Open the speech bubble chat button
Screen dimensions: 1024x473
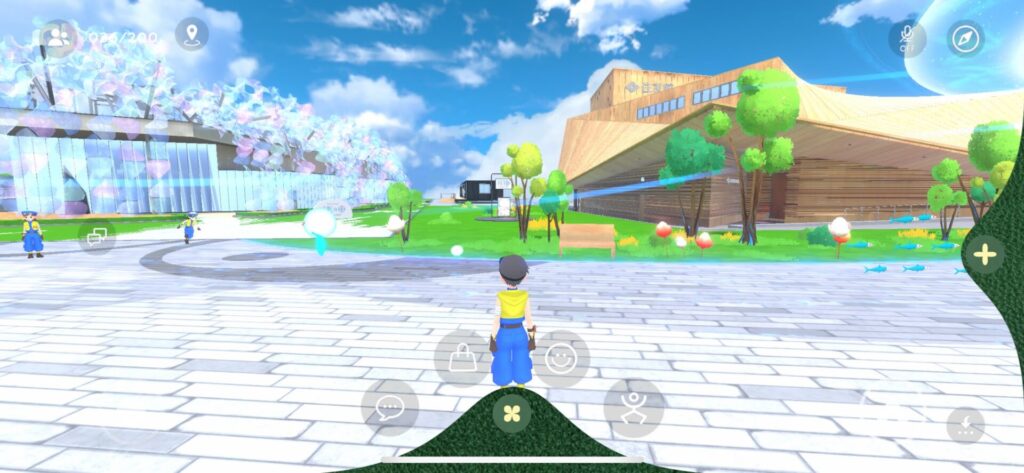pos(389,407)
